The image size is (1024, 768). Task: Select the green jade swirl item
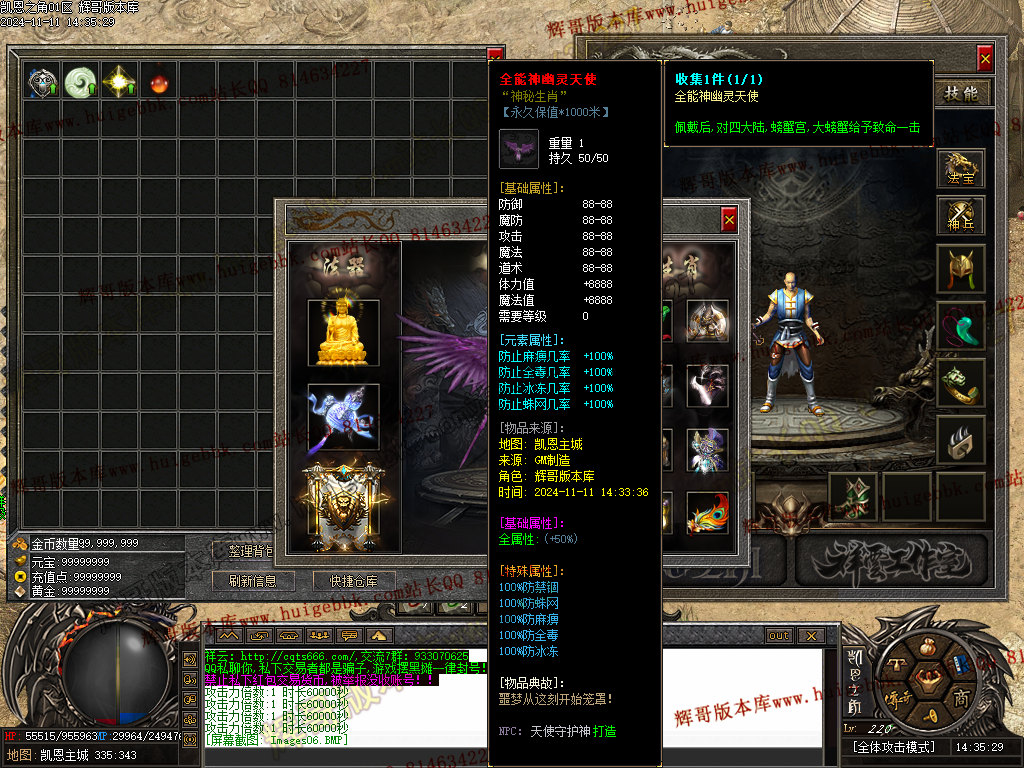click(80, 82)
